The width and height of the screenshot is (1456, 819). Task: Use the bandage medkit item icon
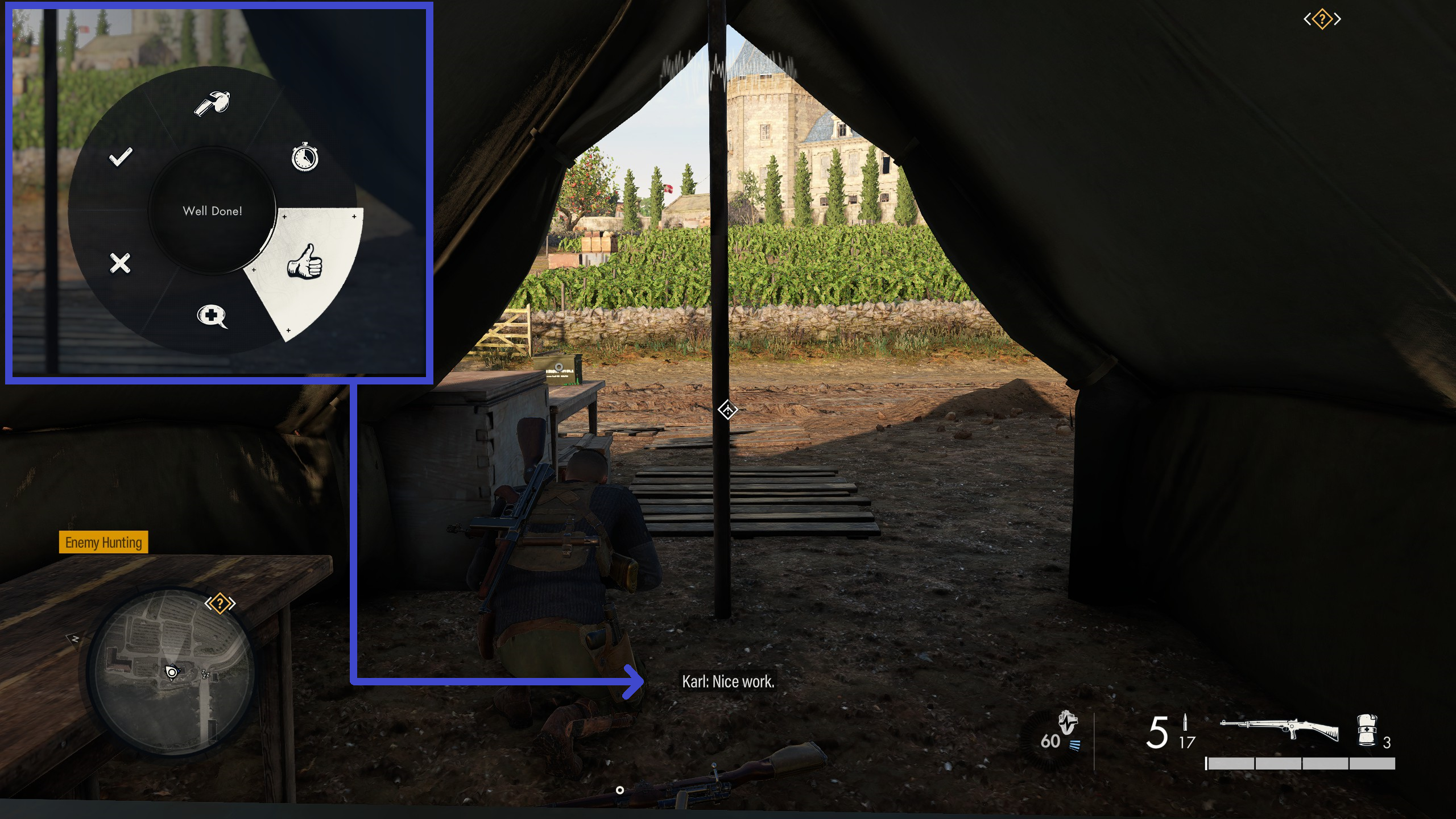(x=1366, y=730)
